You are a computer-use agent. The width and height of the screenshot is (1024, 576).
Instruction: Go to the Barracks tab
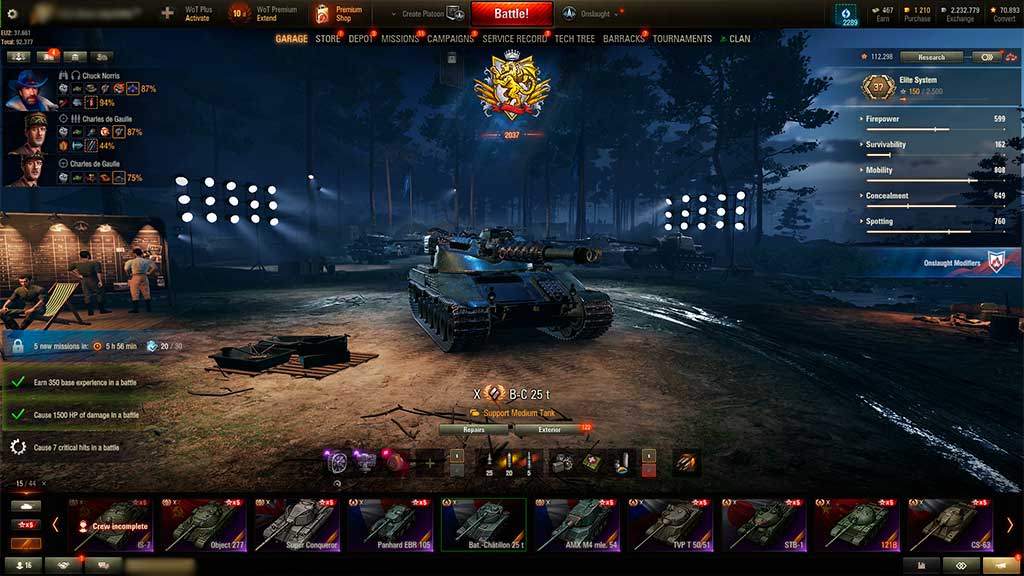click(624, 39)
